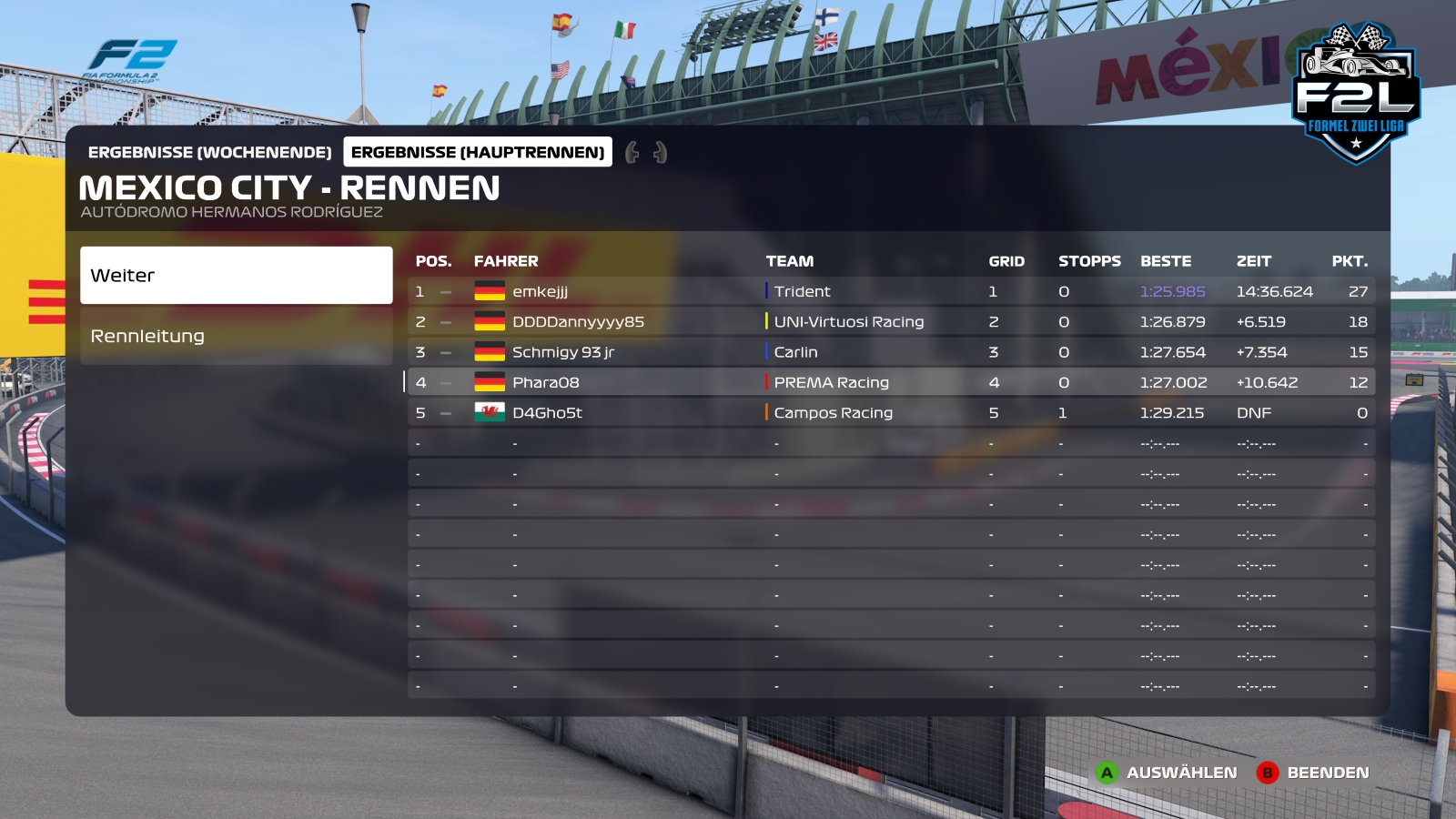Select the Ergebnisse (Hauptrennen) tab
This screenshot has height=819, width=1456.
[x=478, y=152]
